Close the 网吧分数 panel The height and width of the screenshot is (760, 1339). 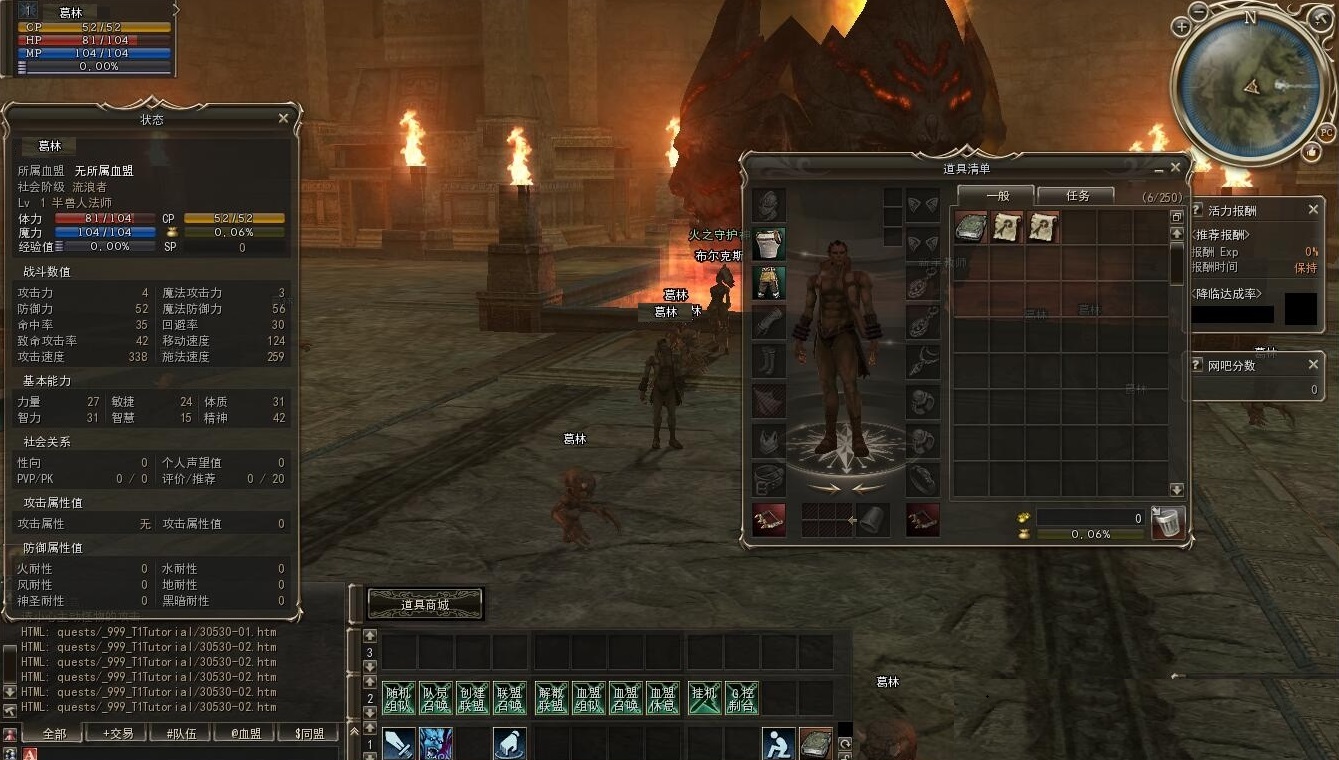[x=1314, y=365]
